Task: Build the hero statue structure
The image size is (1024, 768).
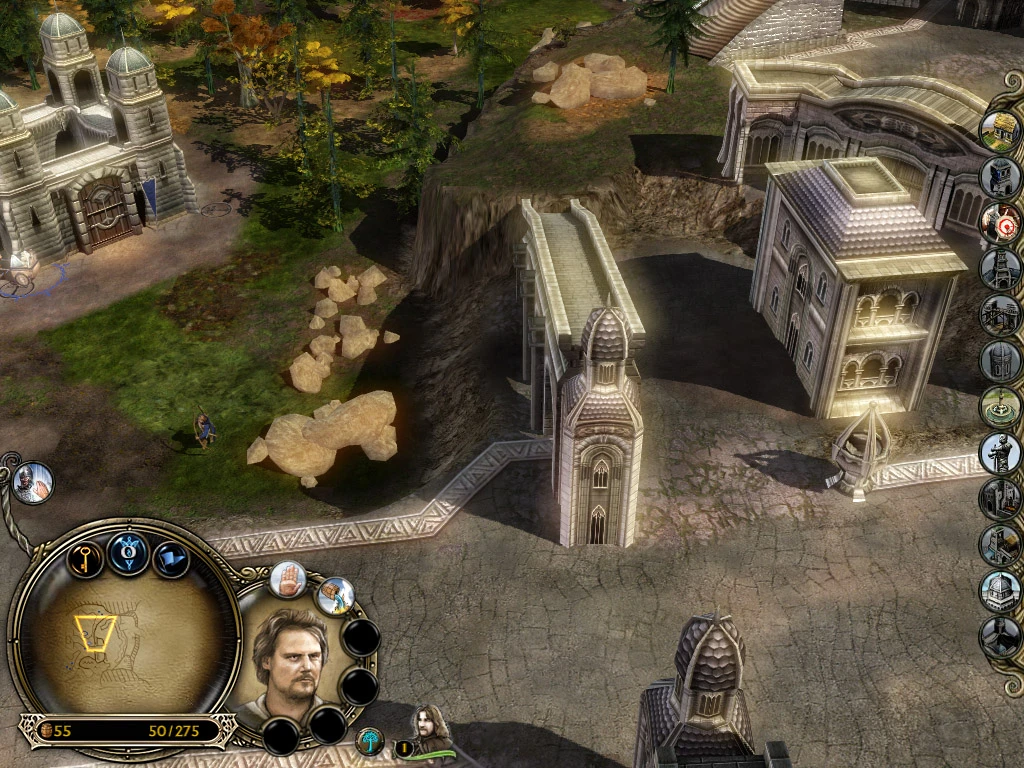Action: click(x=999, y=453)
